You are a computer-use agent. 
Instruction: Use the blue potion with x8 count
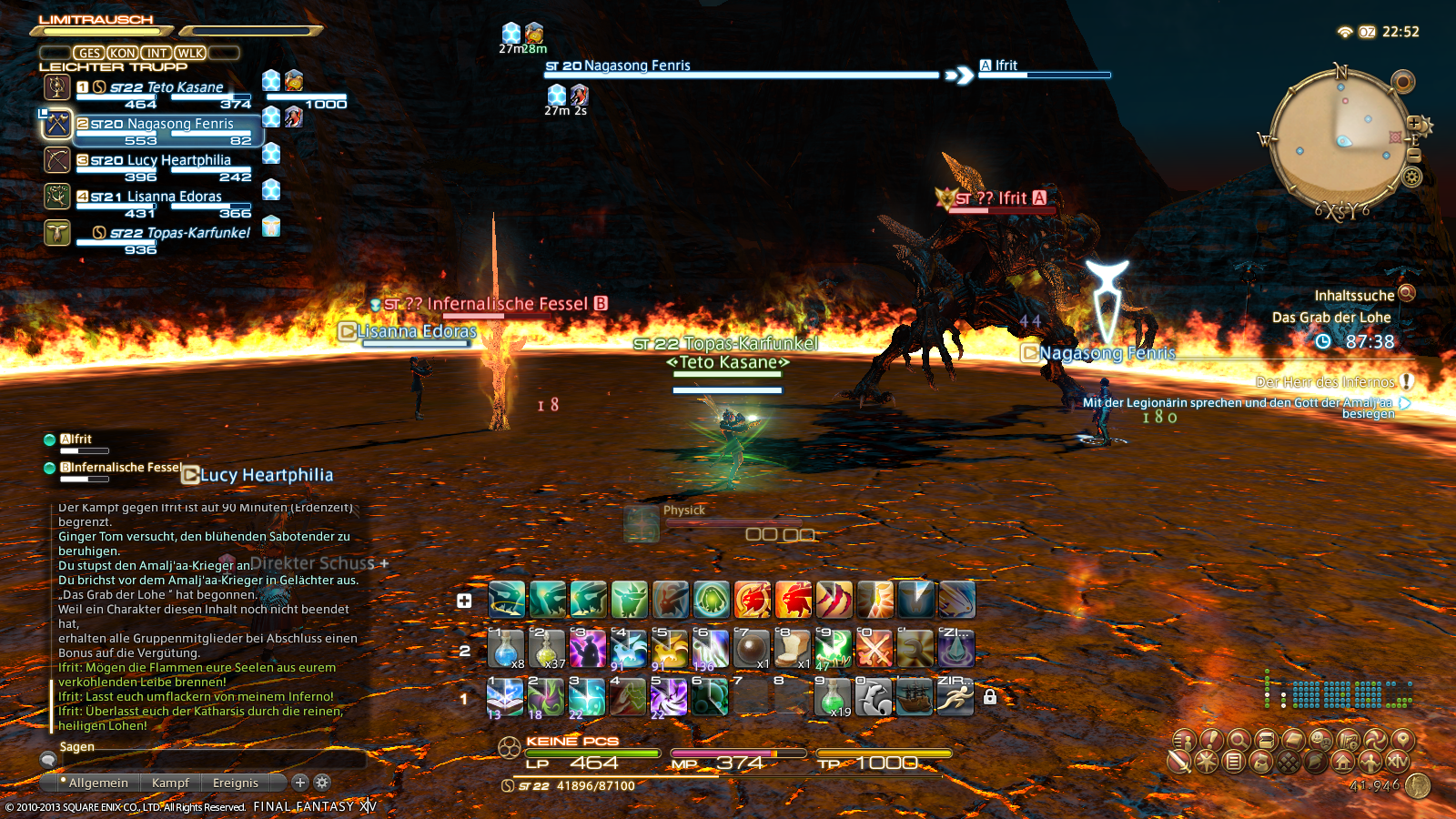506,650
